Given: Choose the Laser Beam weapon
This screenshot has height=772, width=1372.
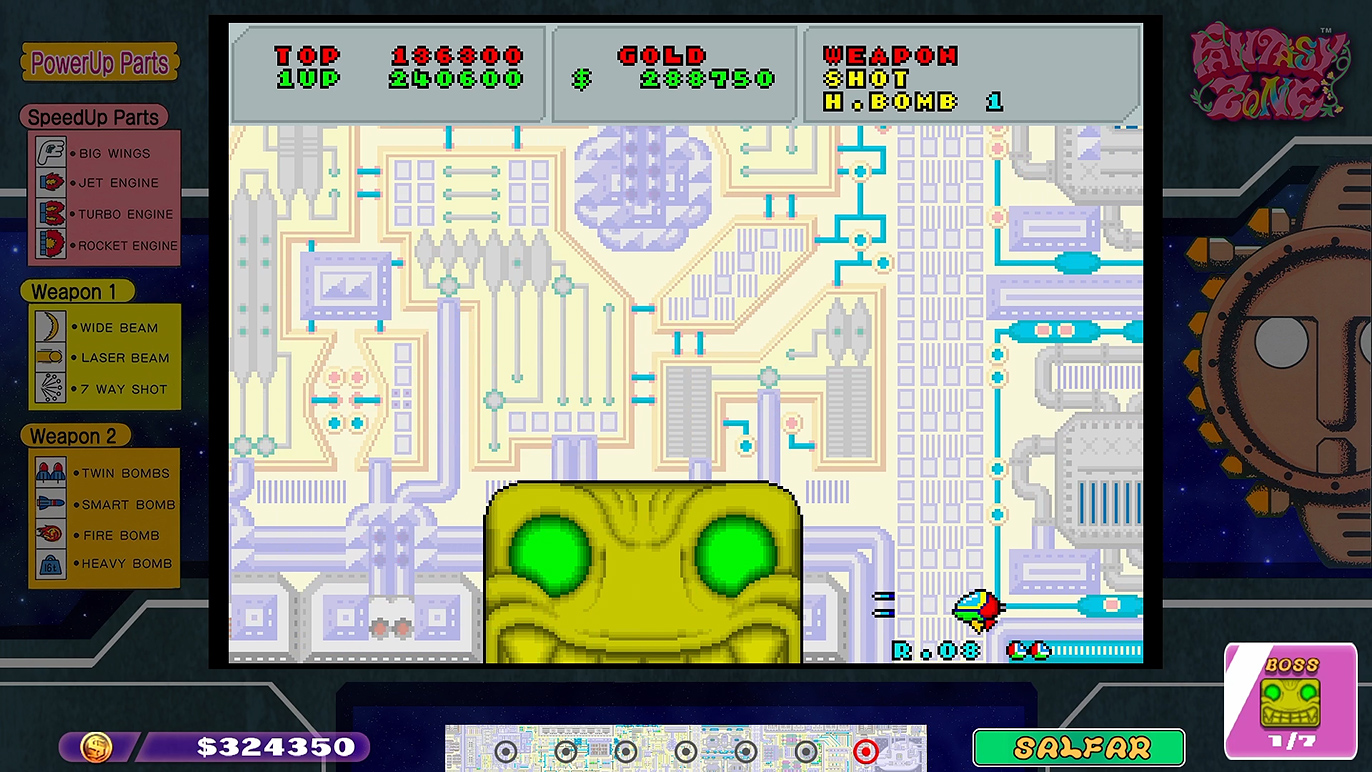Looking at the screenshot, I should coord(104,357).
